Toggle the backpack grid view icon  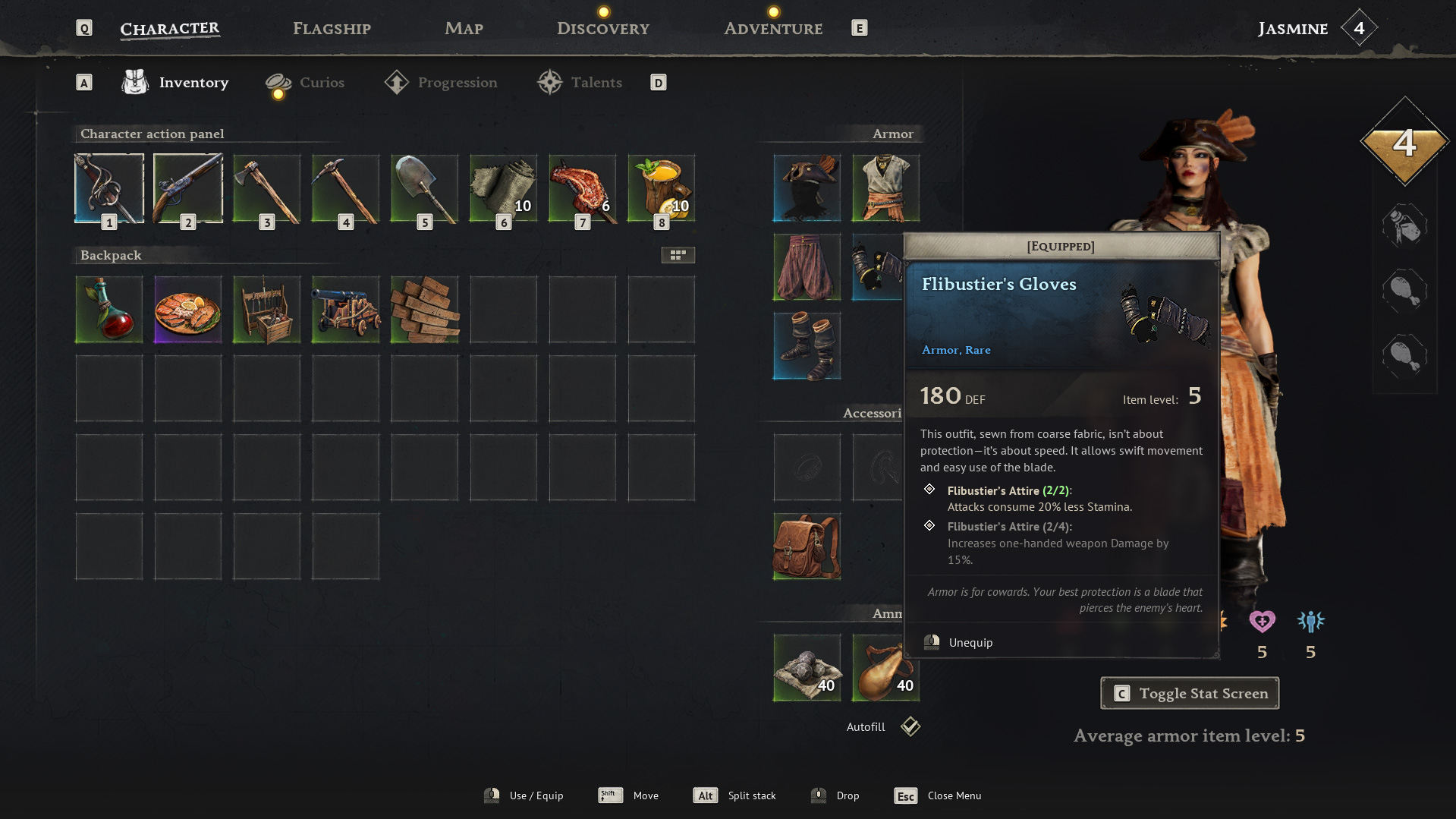click(678, 255)
